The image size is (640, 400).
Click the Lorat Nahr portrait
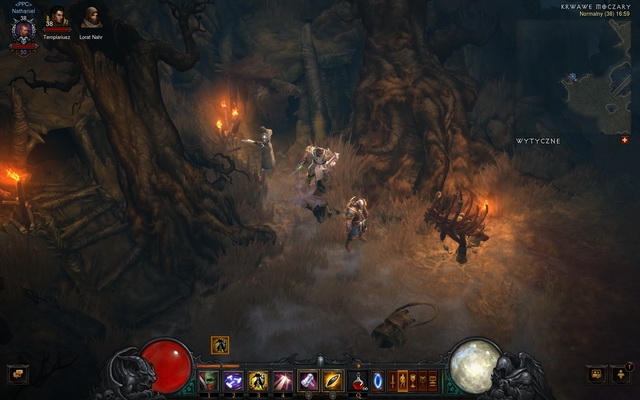pos(91,17)
